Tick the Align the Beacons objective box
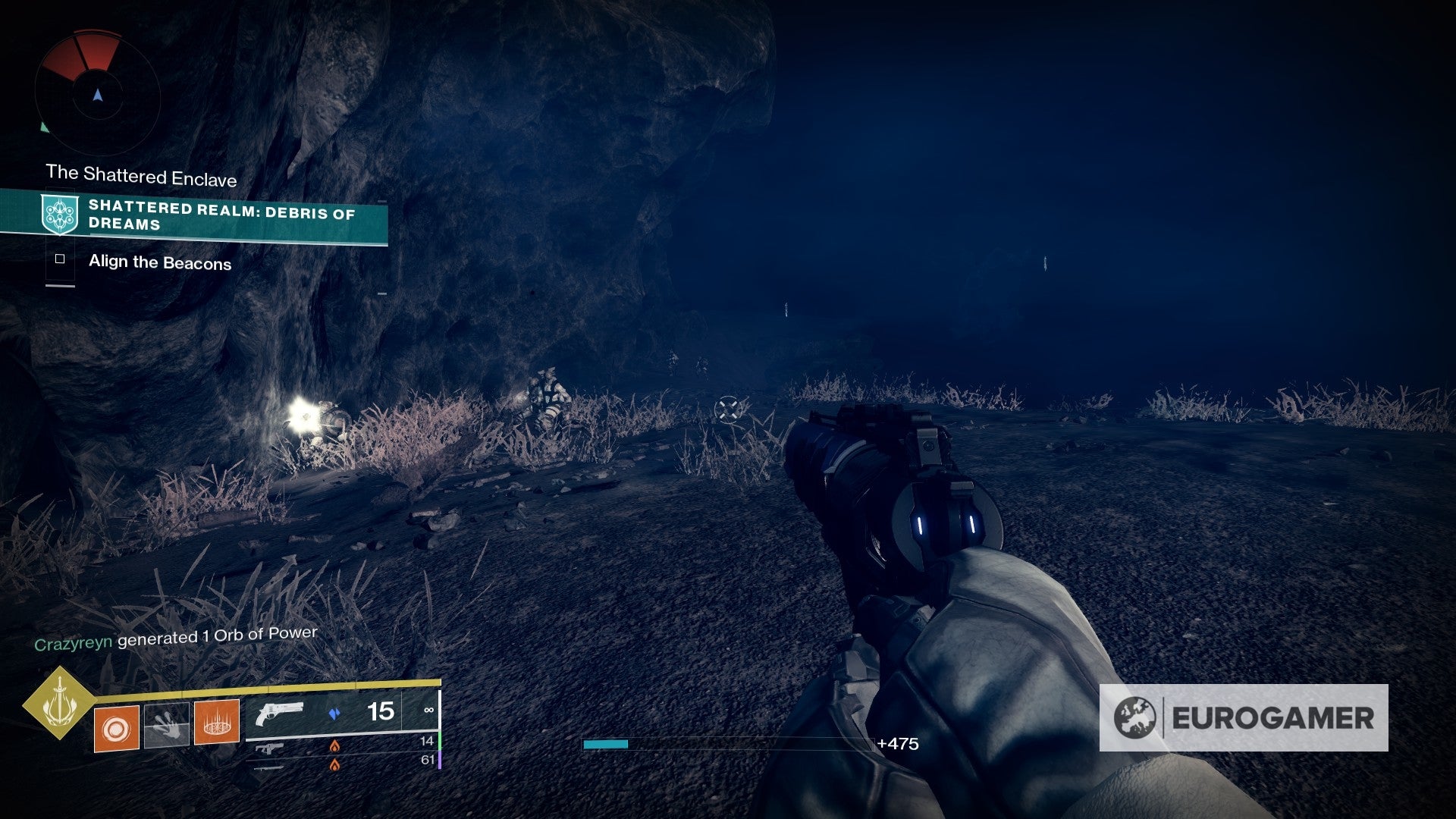Image resolution: width=1456 pixels, height=819 pixels. [60, 259]
